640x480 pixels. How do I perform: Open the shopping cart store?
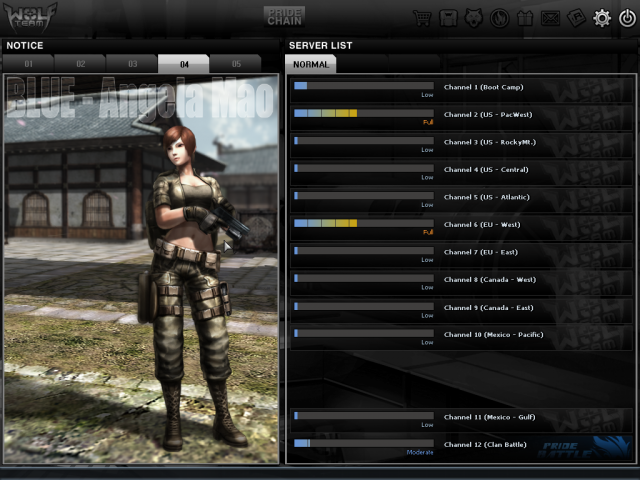click(422, 17)
